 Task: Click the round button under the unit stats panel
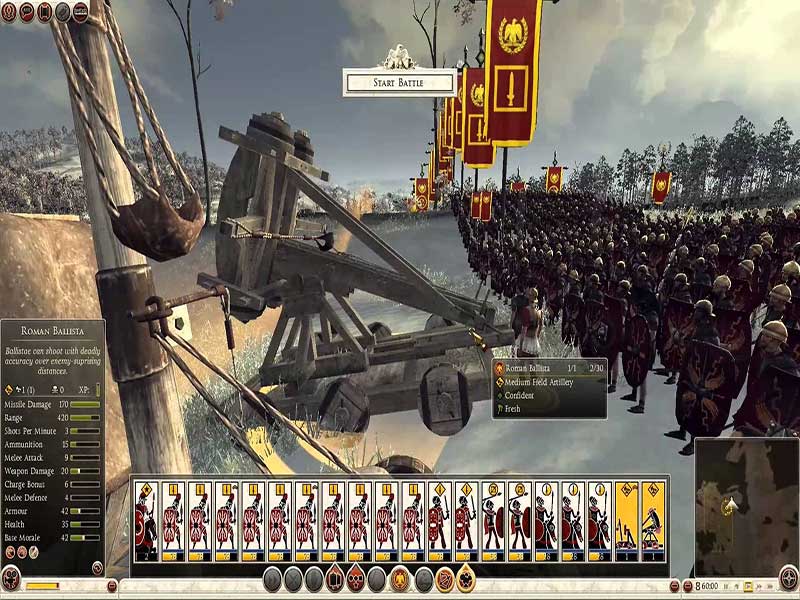(11, 578)
